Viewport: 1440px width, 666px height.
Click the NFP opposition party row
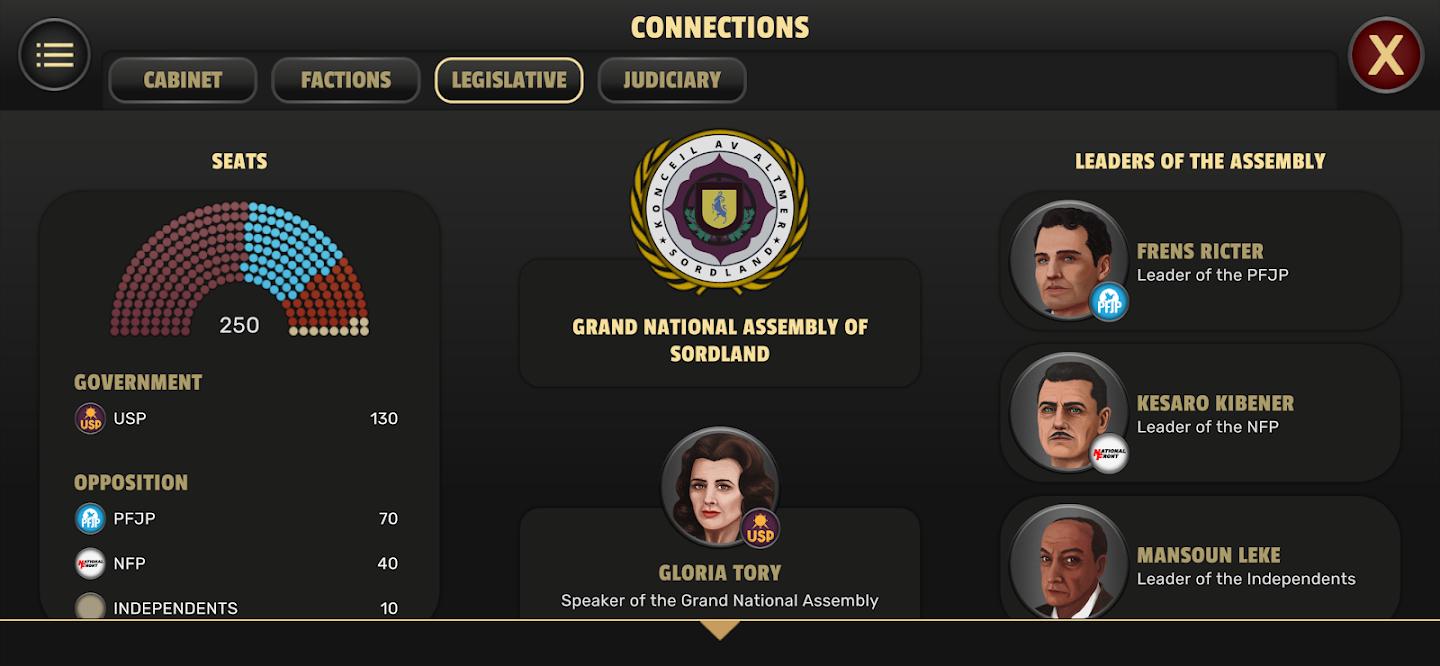(238, 563)
